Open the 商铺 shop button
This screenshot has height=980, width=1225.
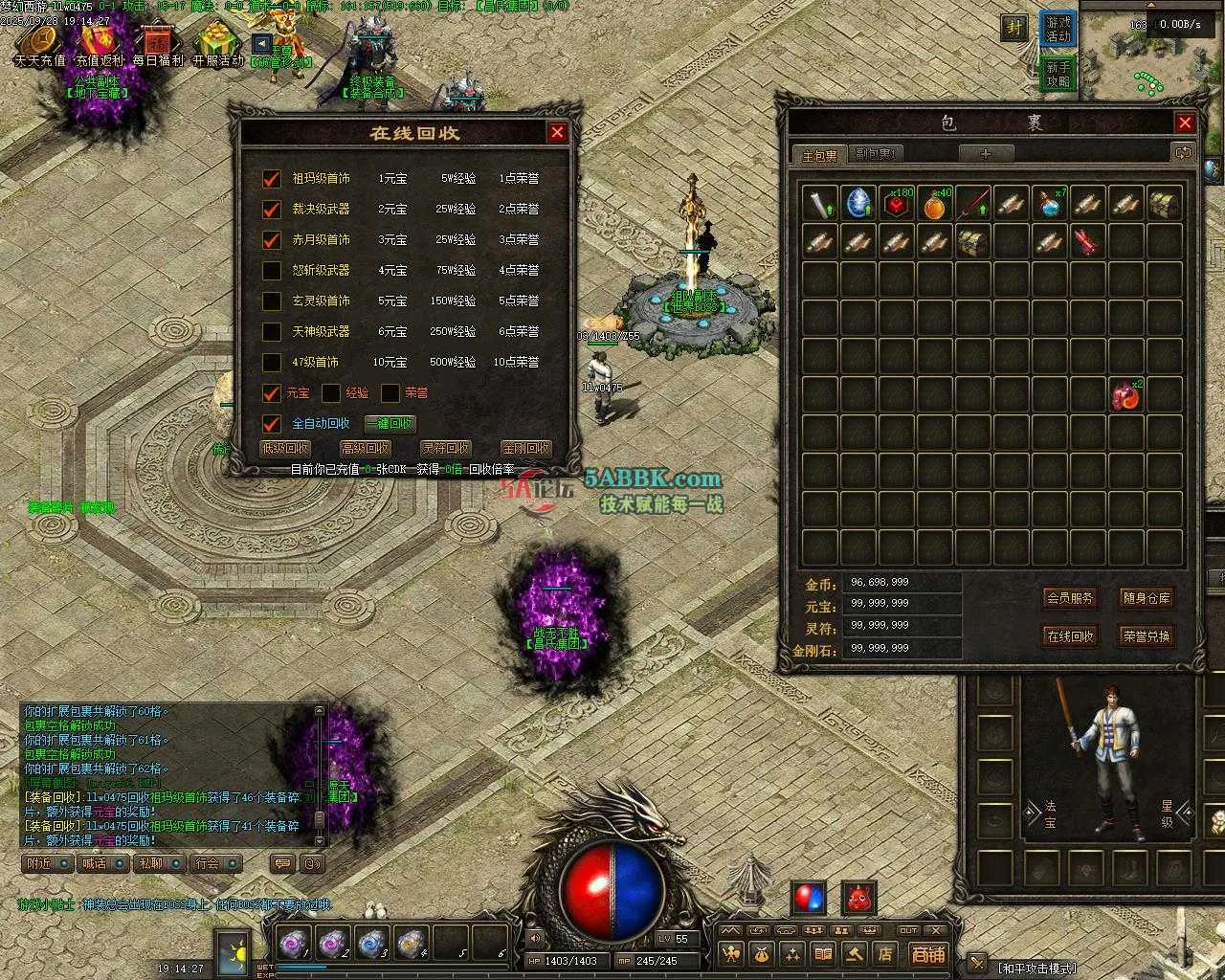coord(927,954)
